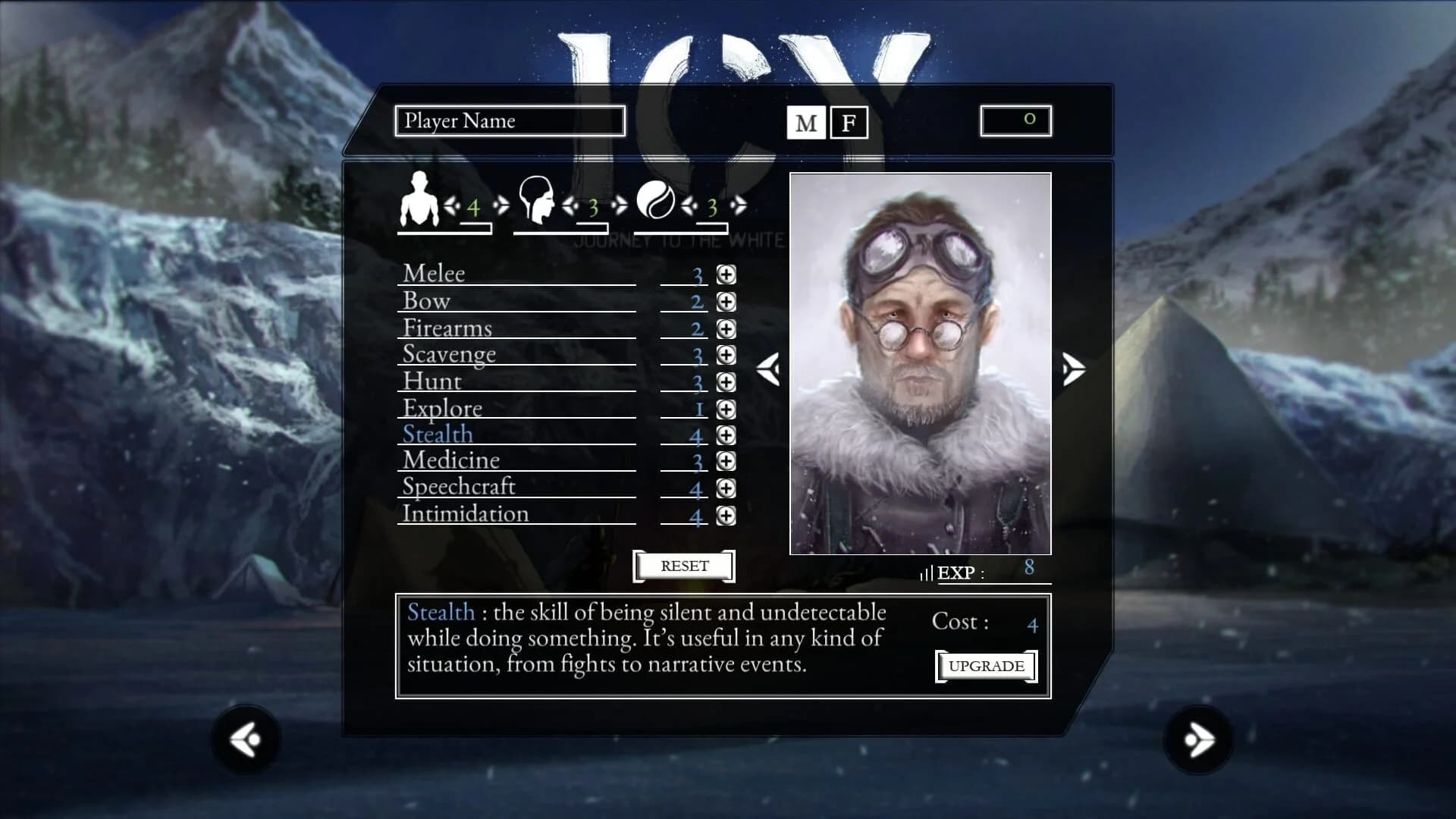Select the Speechcraft skill label
Screen dimensions: 1456x819
point(459,488)
